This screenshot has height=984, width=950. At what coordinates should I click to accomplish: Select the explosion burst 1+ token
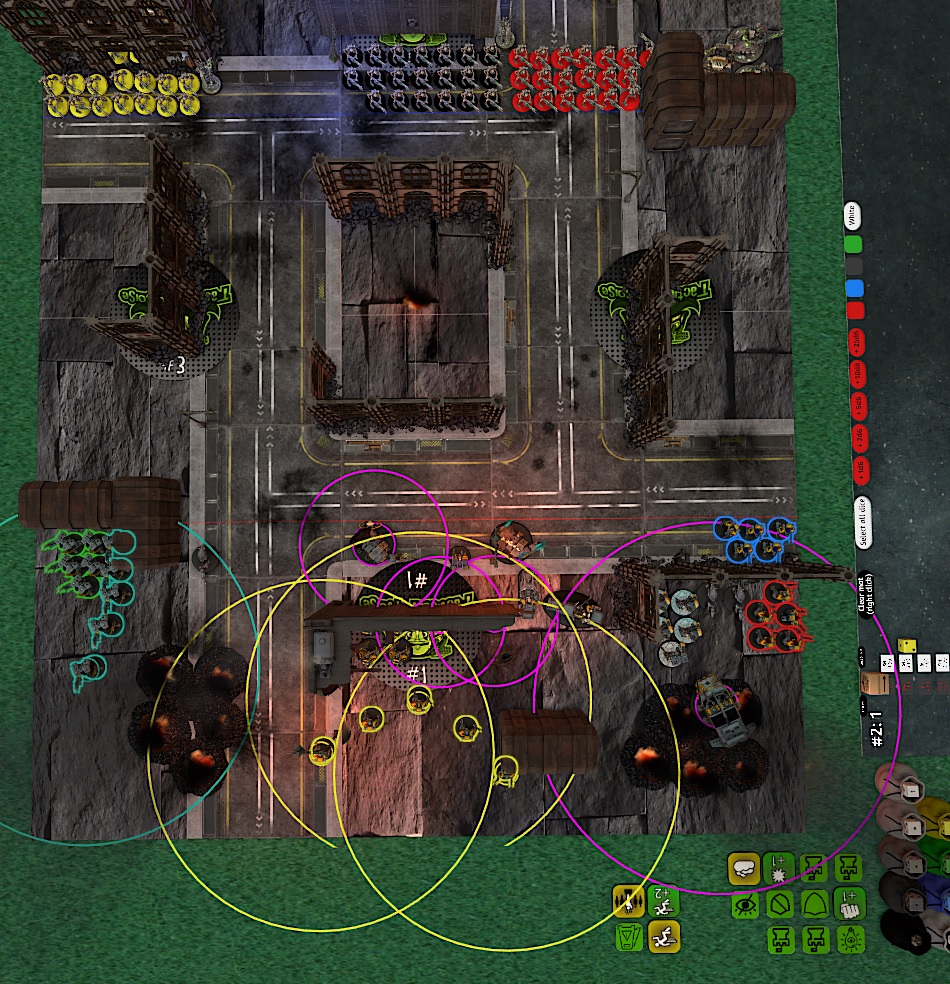778,868
